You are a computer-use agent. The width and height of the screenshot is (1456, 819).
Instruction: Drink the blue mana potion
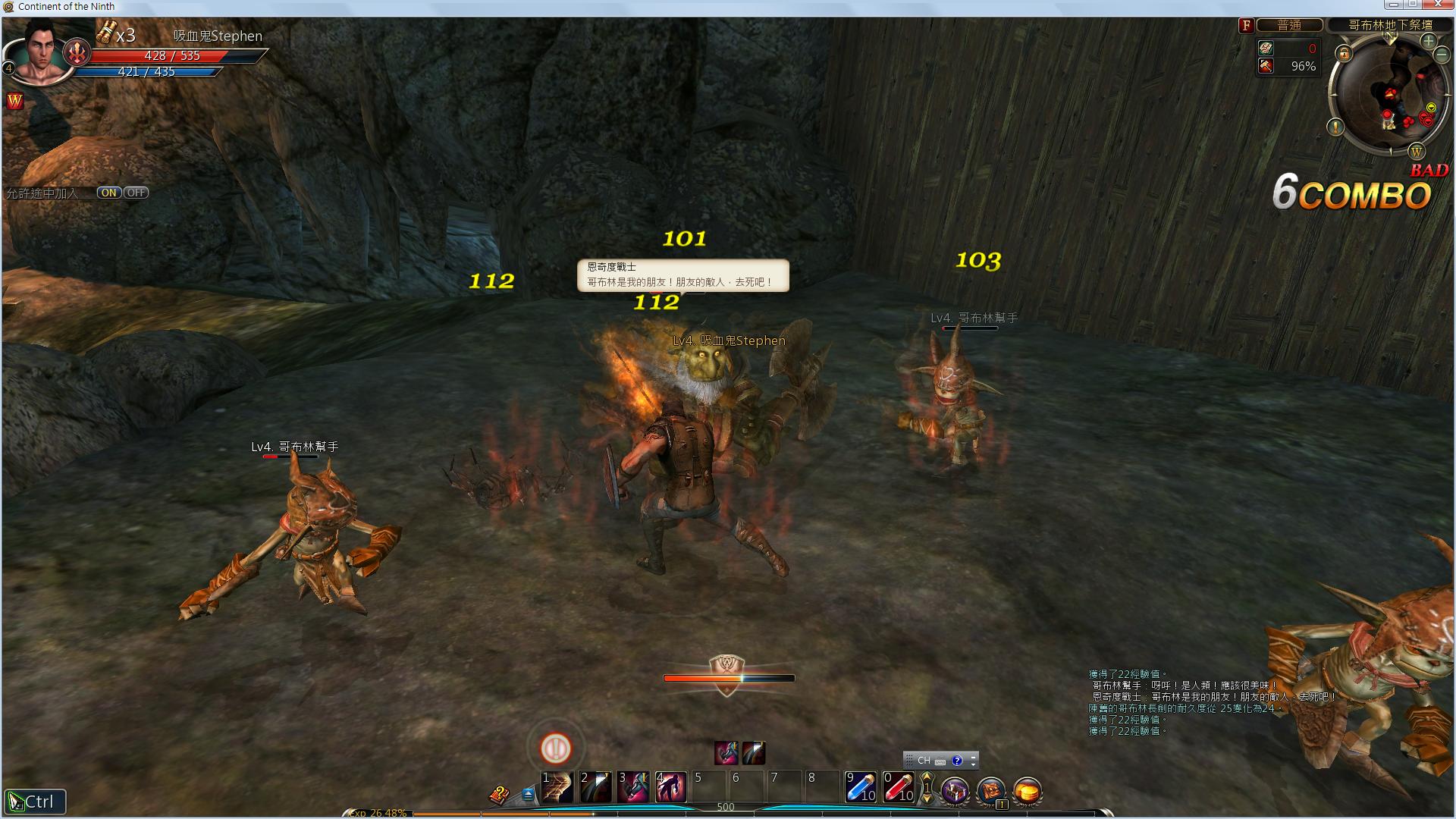pos(861,787)
